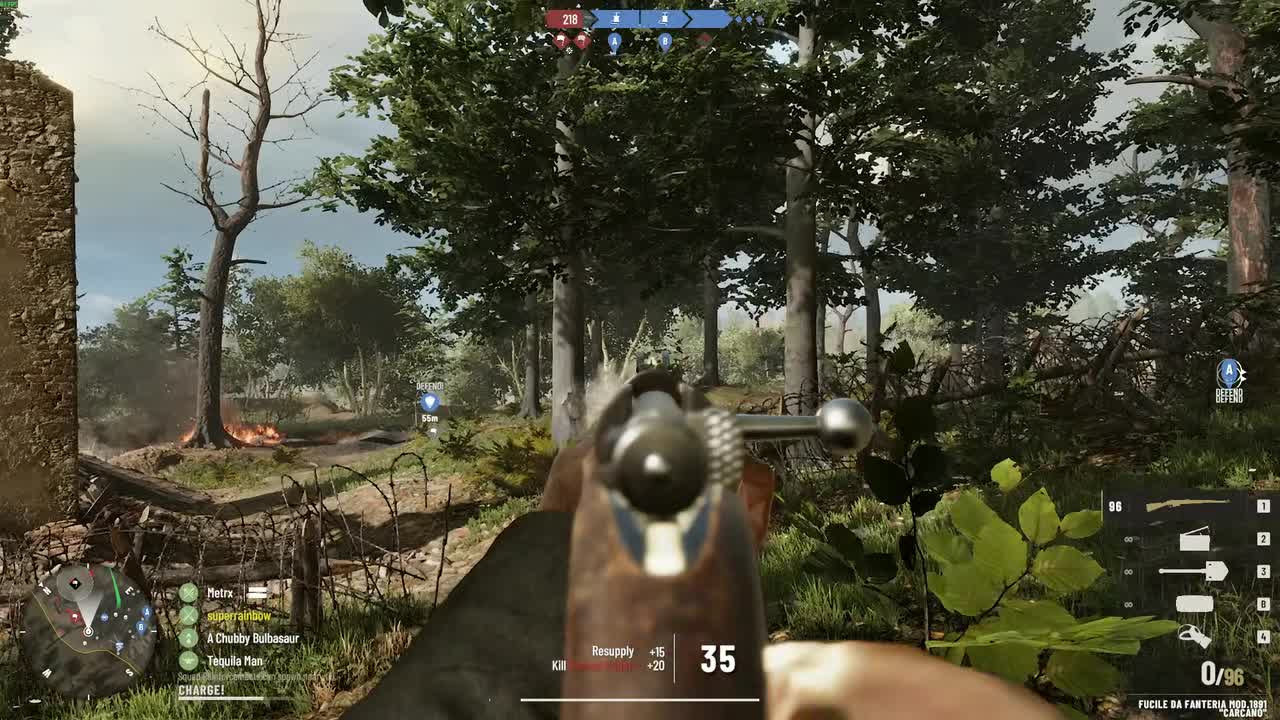Select the bandage item in slot B
This screenshot has height=720, width=1280.
[1195, 602]
